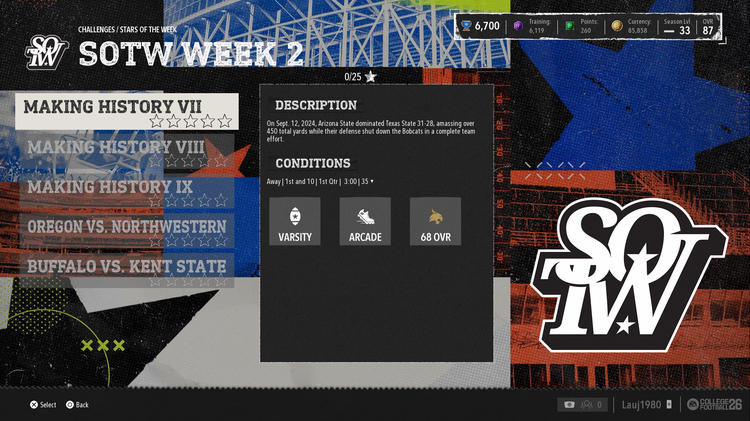Select the Making History VII challenge

pyautogui.click(x=127, y=111)
